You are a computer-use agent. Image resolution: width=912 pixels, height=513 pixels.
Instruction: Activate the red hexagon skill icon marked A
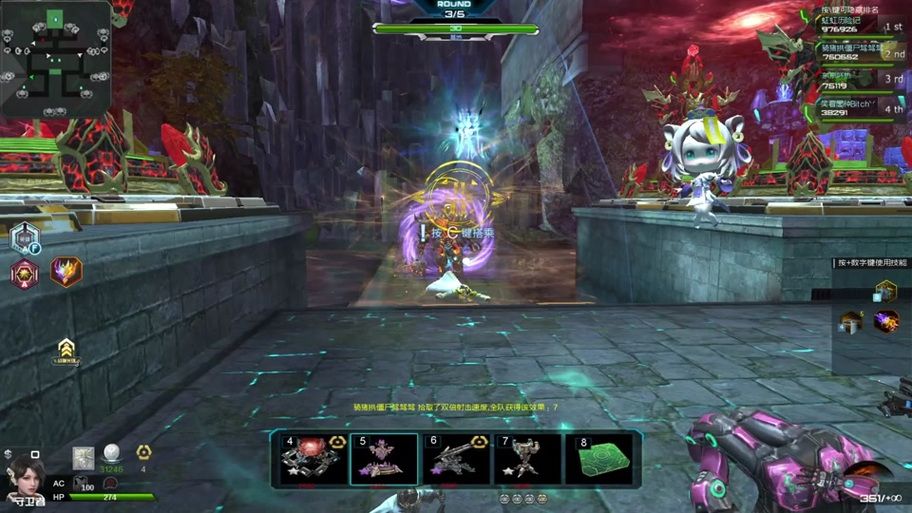click(24, 272)
